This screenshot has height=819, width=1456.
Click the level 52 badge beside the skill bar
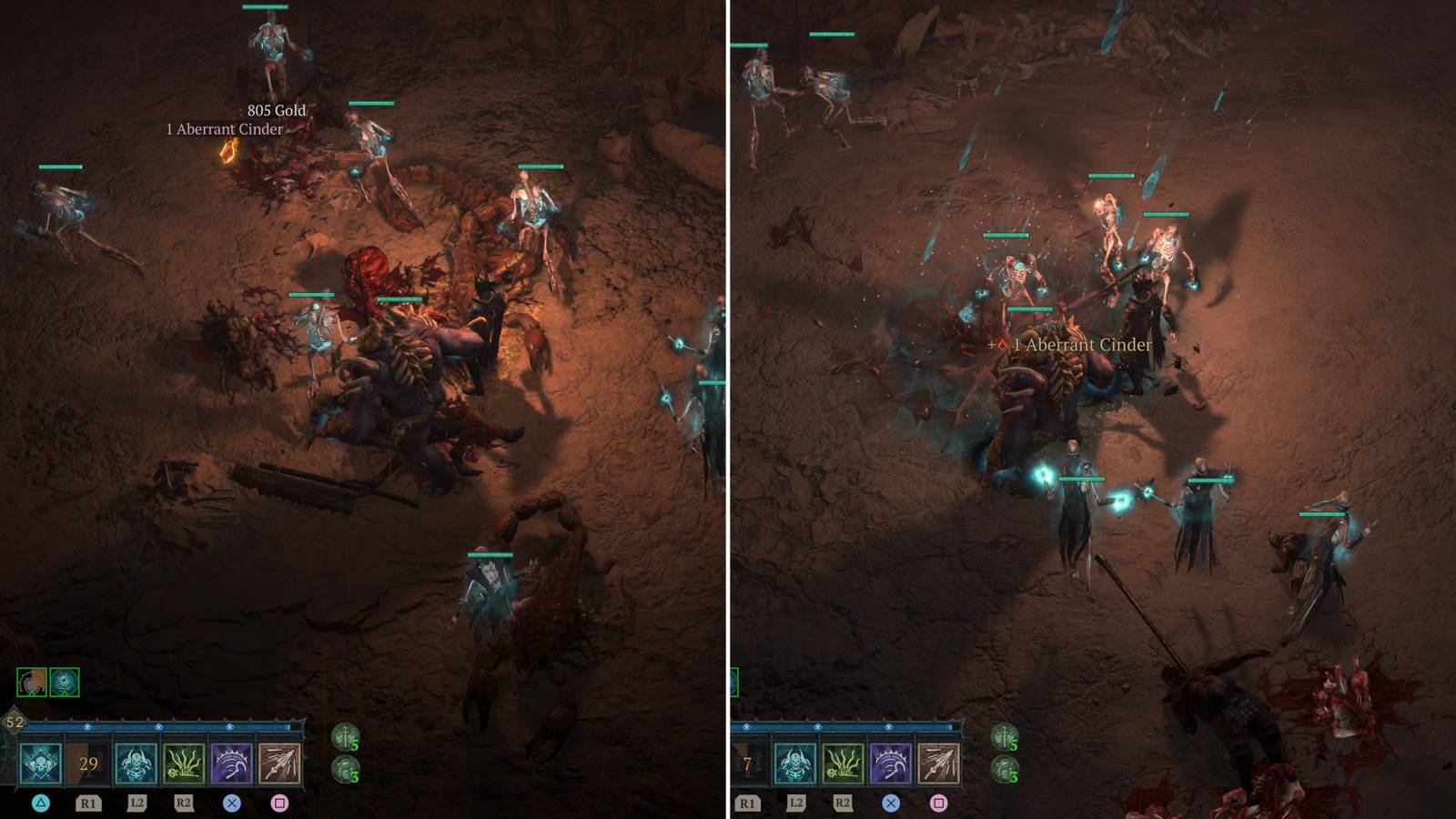(14, 721)
